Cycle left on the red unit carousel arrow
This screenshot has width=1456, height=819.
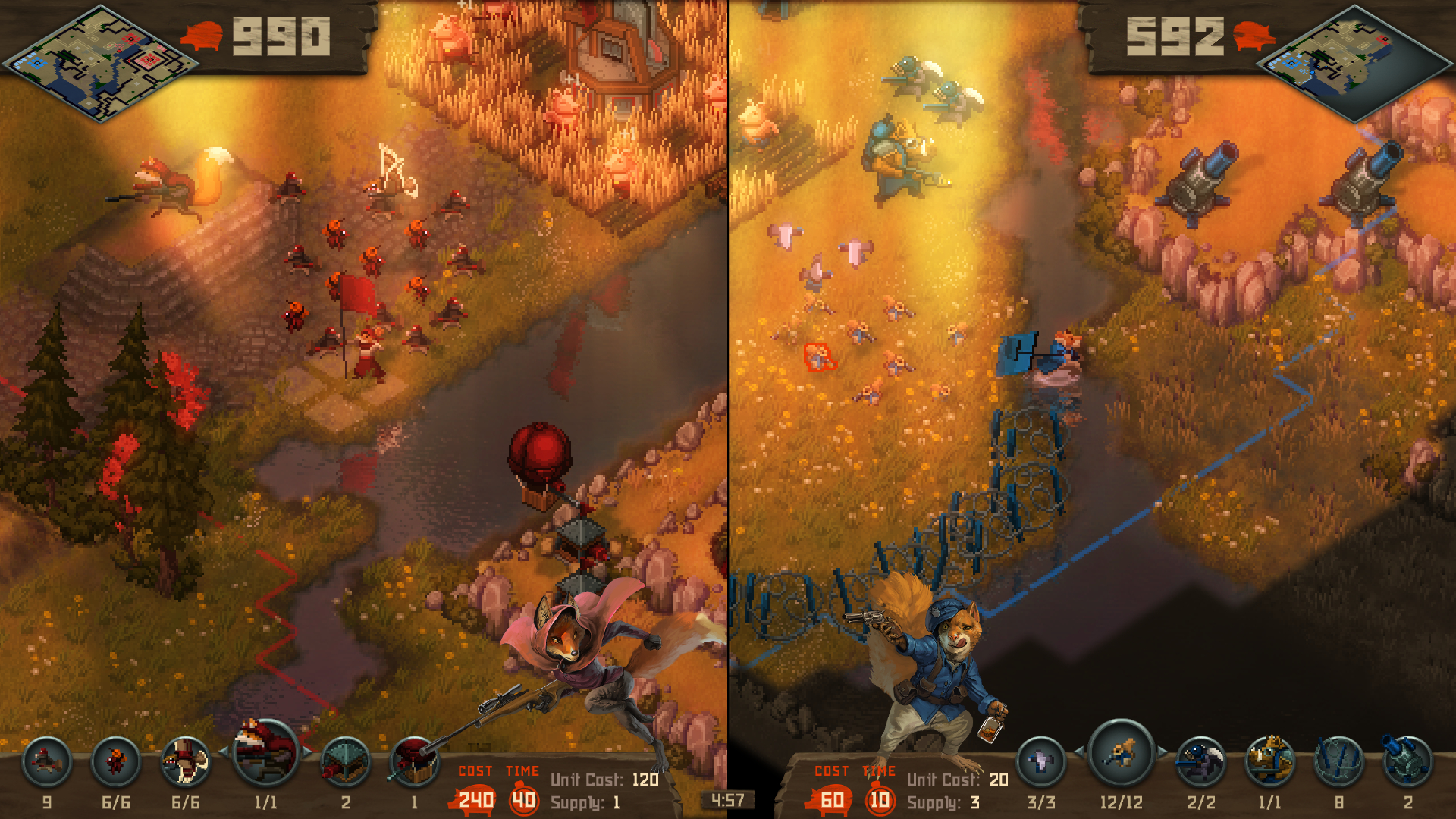tap(223, 751)
